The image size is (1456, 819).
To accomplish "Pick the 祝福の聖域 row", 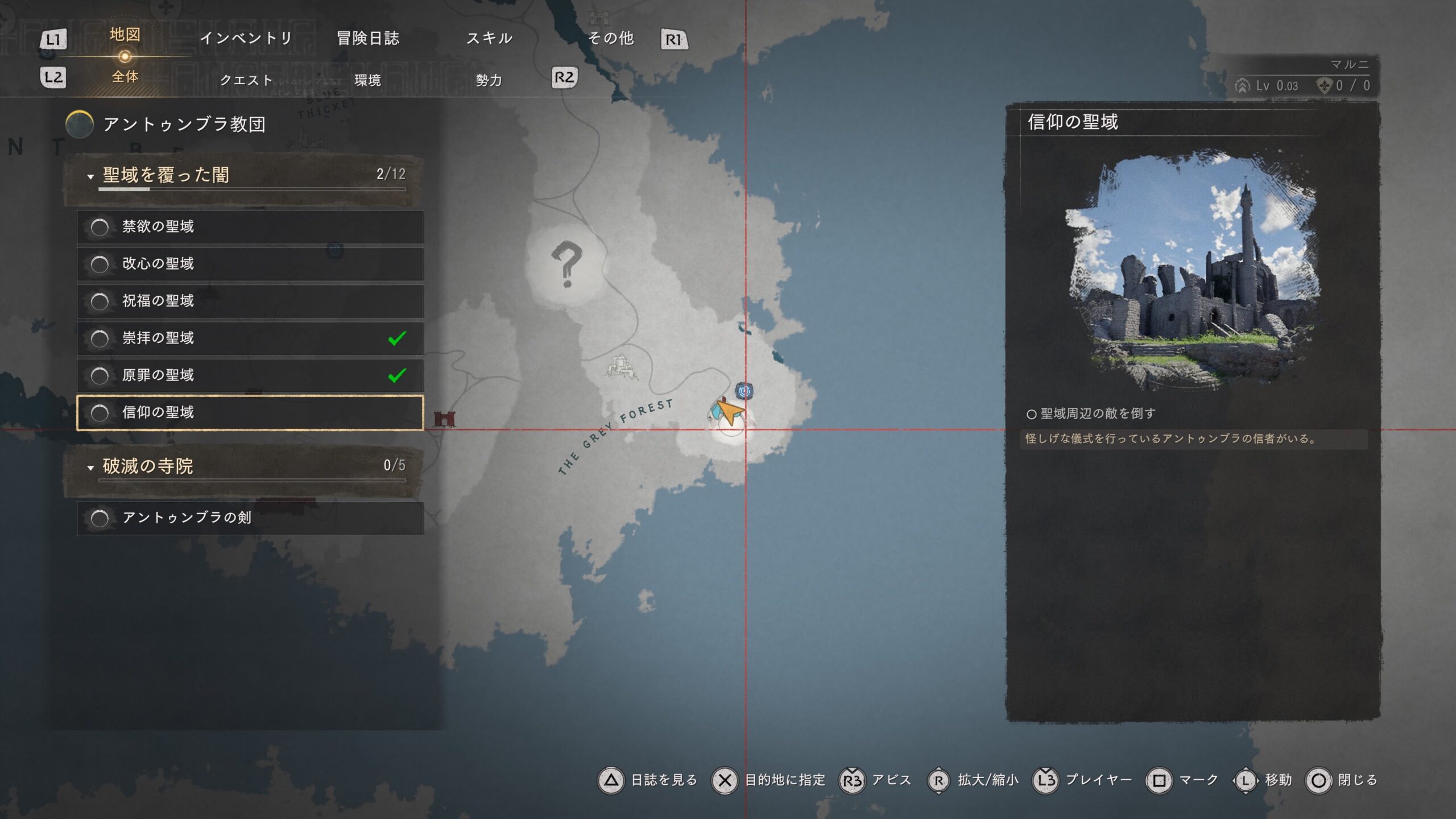I will (250, 301).
